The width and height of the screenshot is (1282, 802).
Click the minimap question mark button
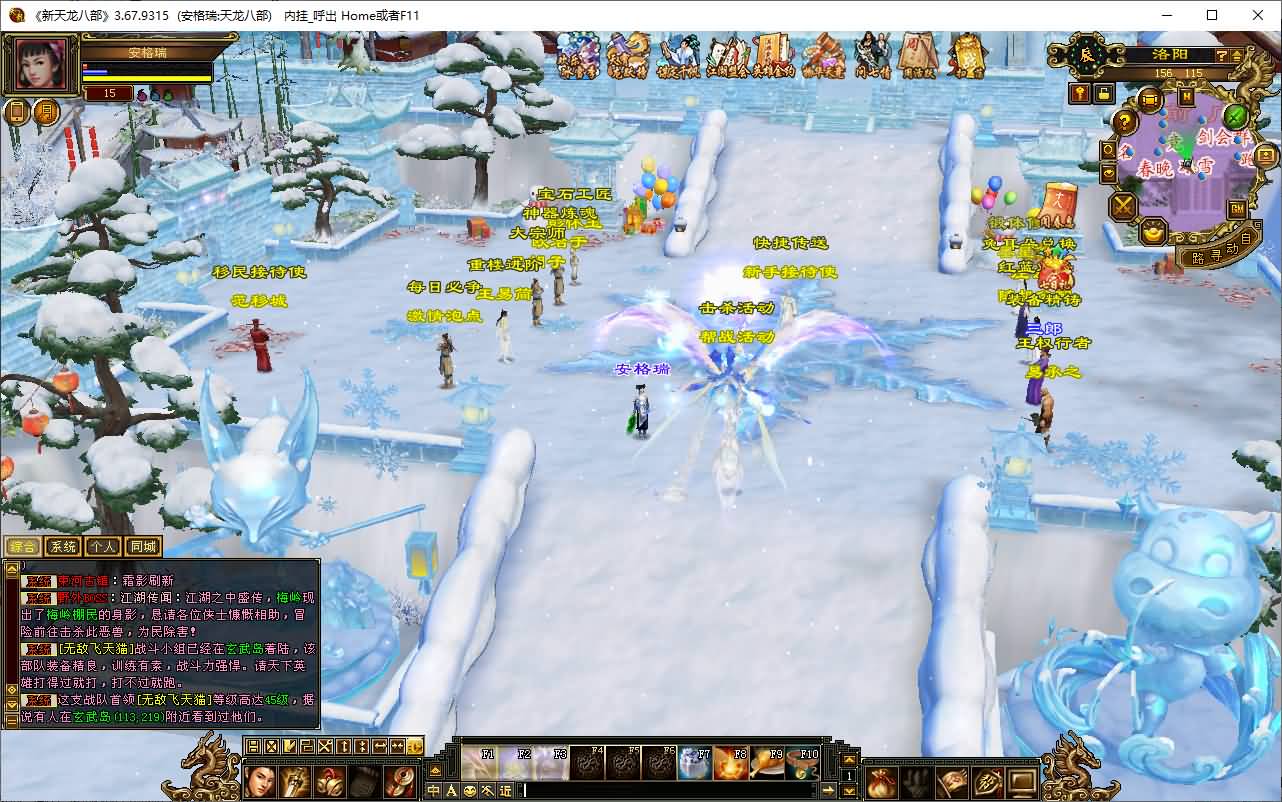(1125, 122)
